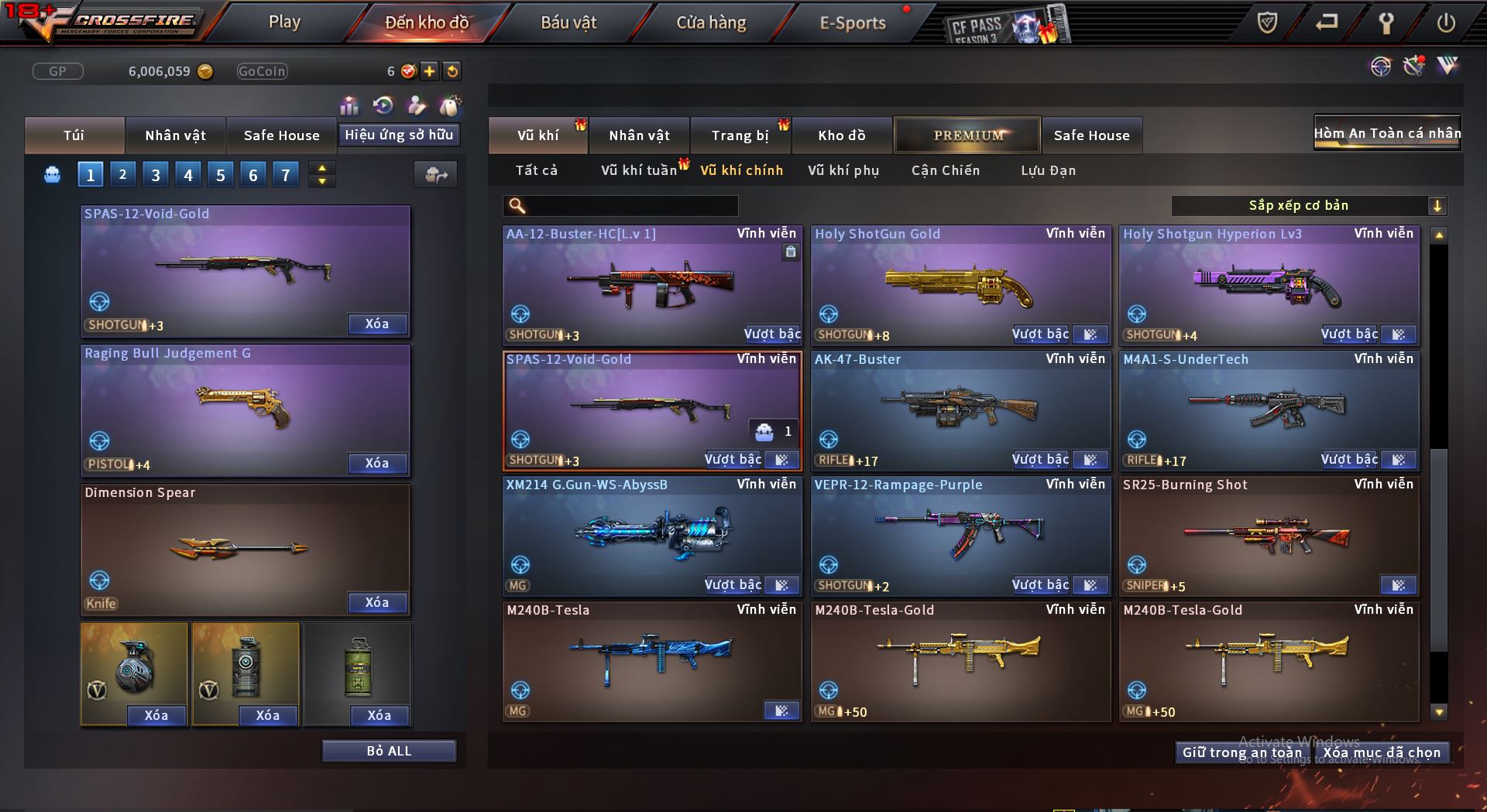The image size is (1487, 812).
Task: Switch to the Trang bị tab
Action: (740, 135)
